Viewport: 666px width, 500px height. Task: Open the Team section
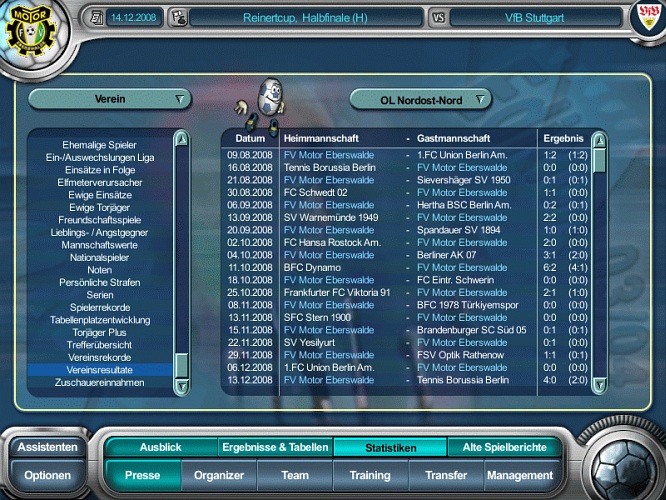click(295, 476)
